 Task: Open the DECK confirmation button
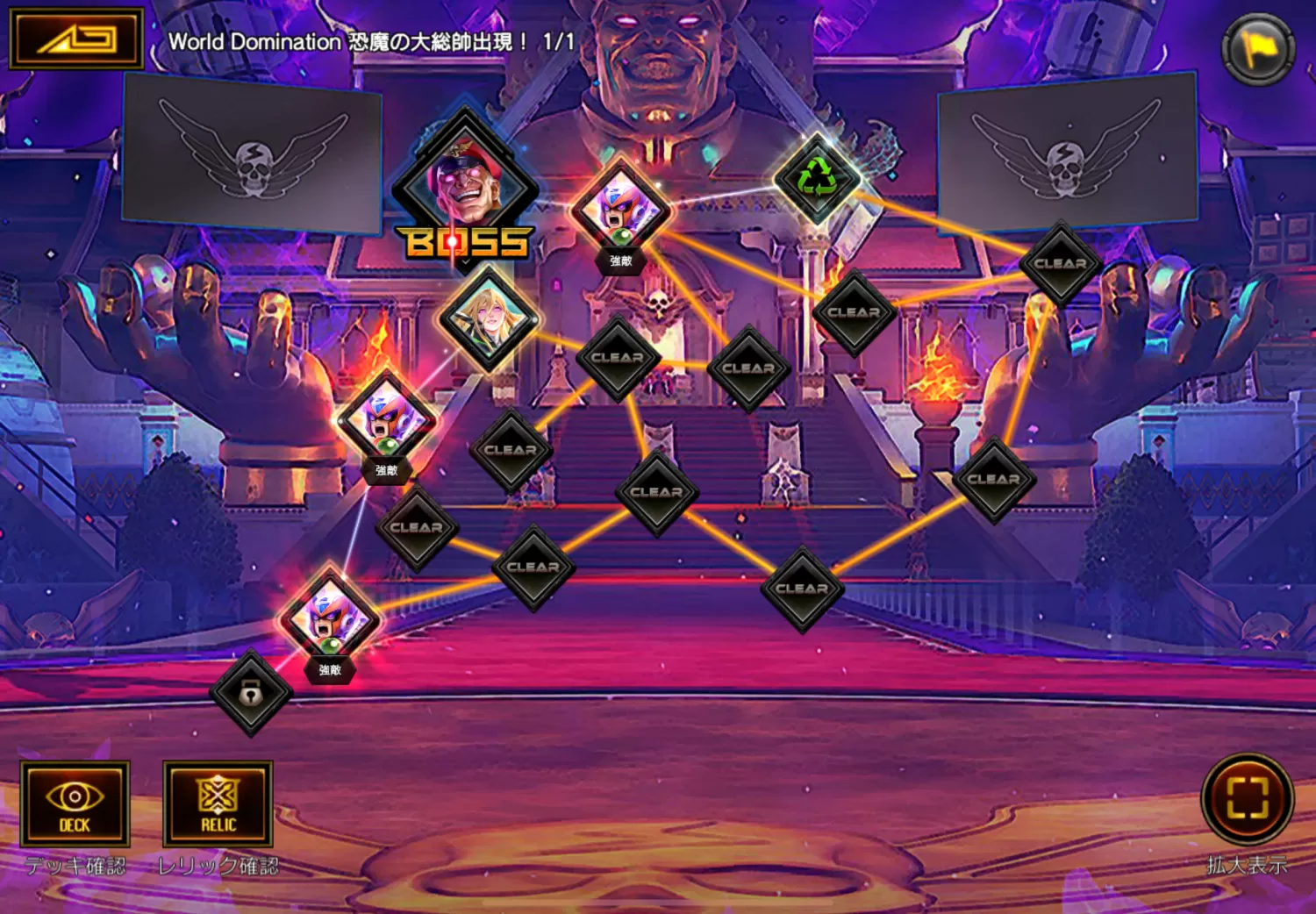[x=75, y=803]
